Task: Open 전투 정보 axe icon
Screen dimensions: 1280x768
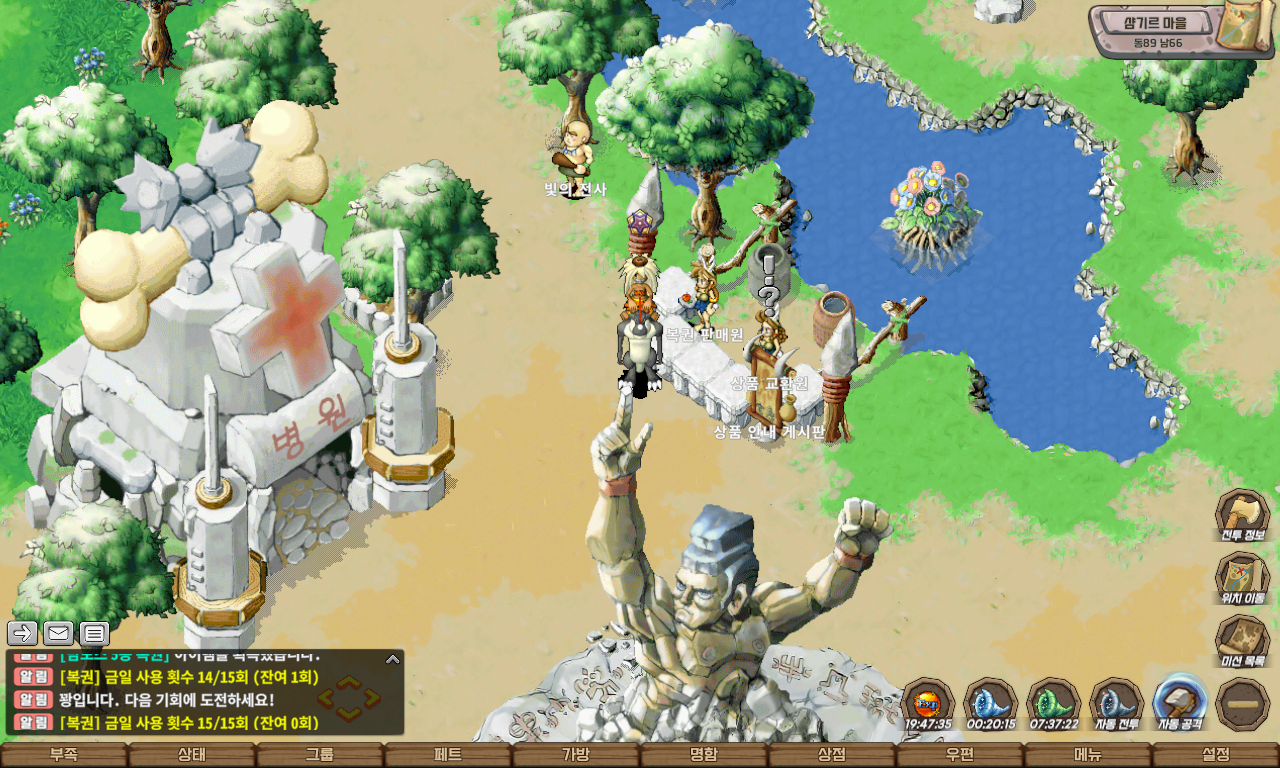Action: pos(1242,516)
